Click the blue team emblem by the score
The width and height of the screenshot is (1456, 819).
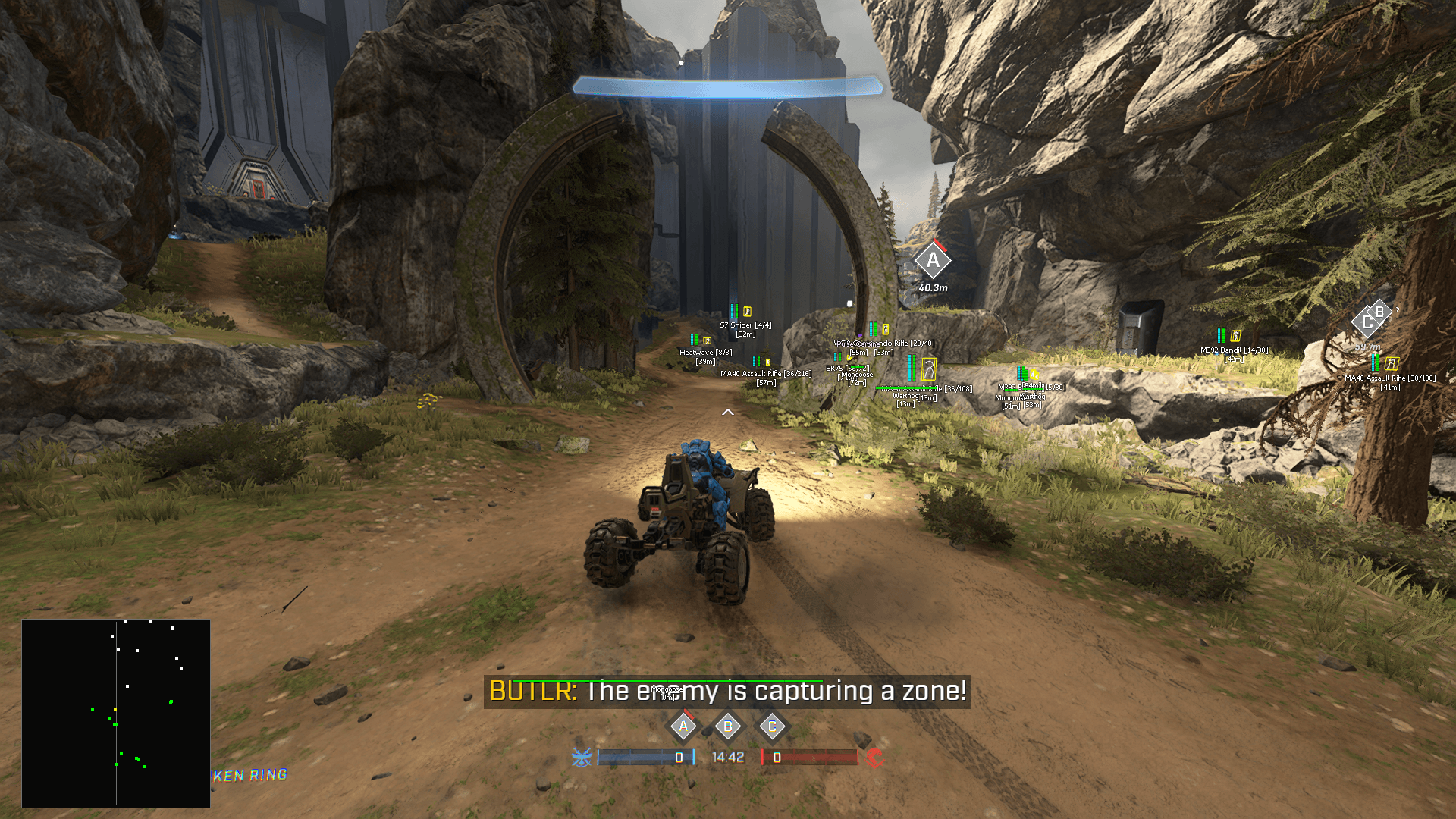[582, 758]
